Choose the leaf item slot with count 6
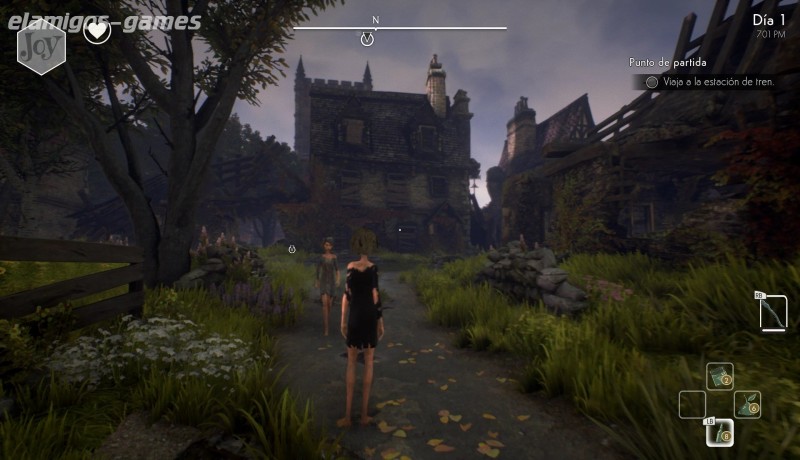 [x=747, y=404]
